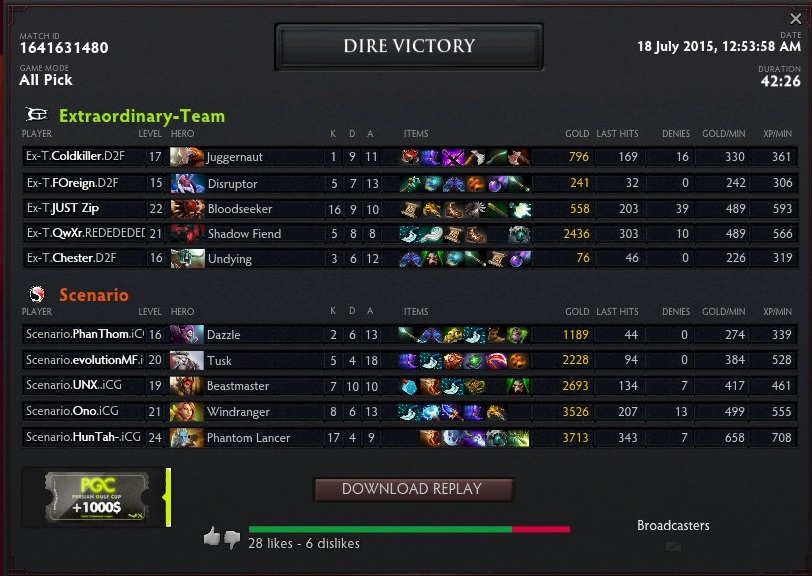Choose the Tusk player row
The height and width of the screenshot is (576, 812).
point(408,360)
